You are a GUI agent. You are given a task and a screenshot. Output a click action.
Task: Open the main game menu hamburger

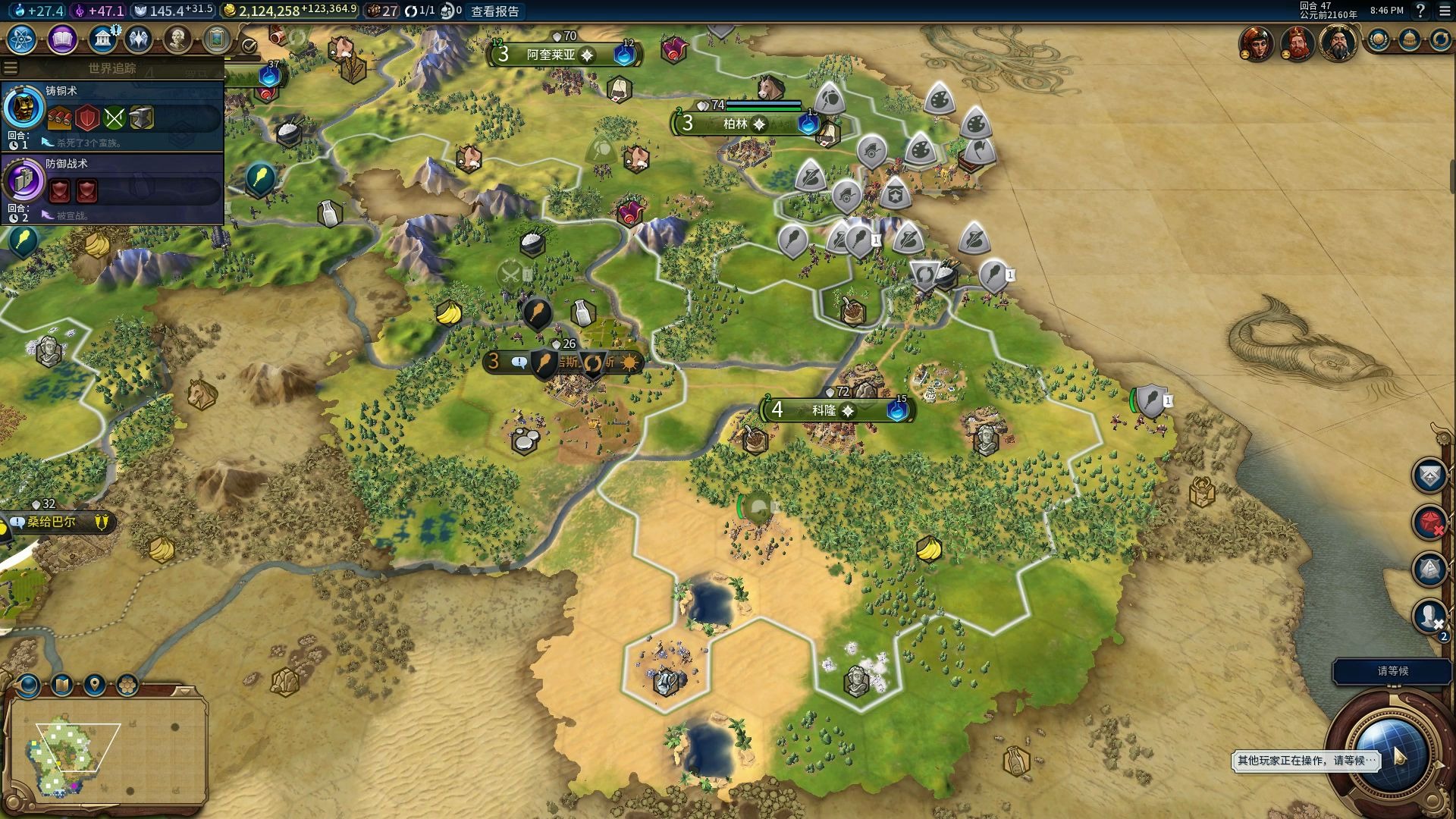pyautogui.click(x=1445, y=11)
